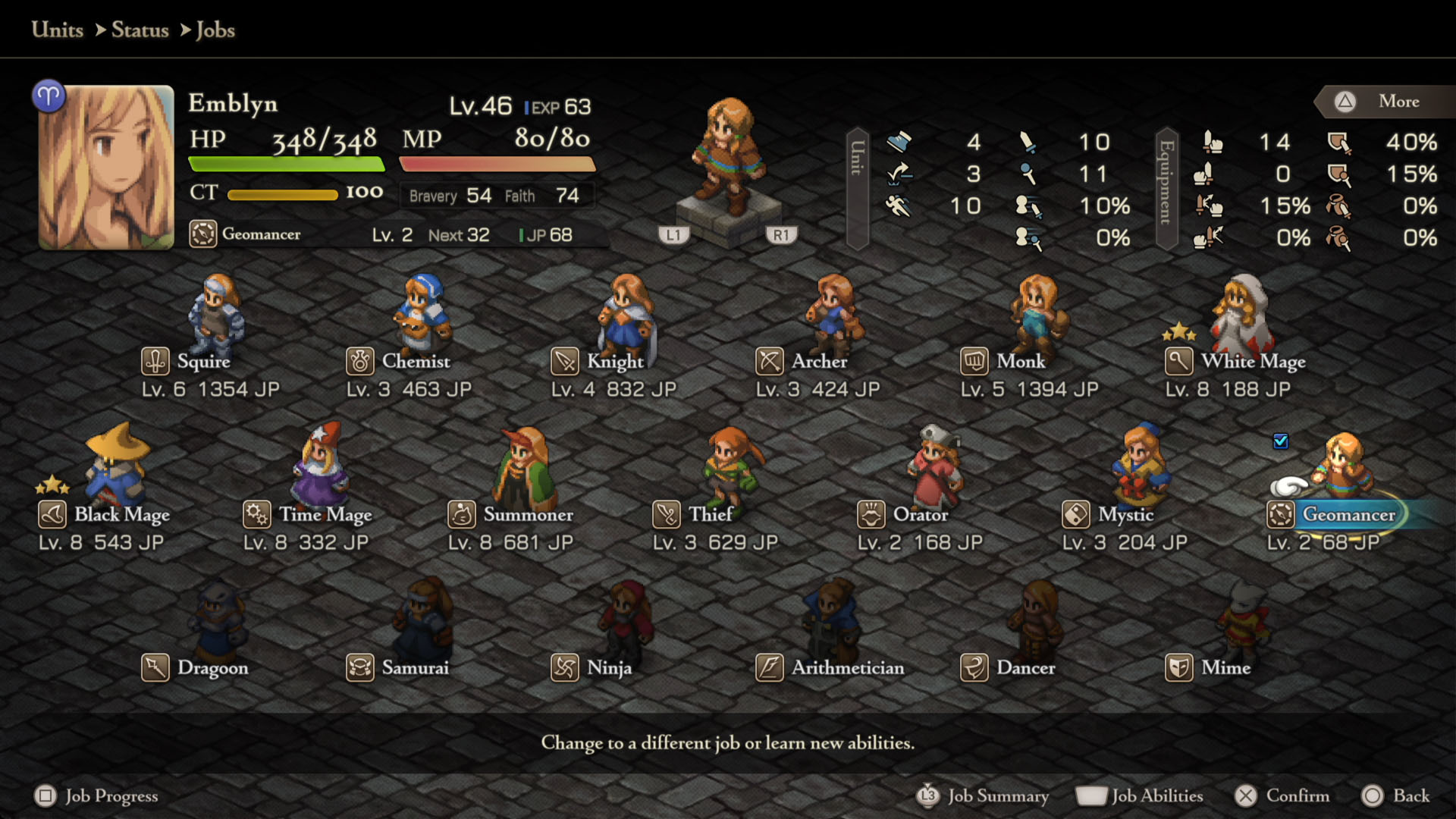The height and width of the screenshot is (819, 1456).
Task: Select the Squire job
Action: coord(203,362)
